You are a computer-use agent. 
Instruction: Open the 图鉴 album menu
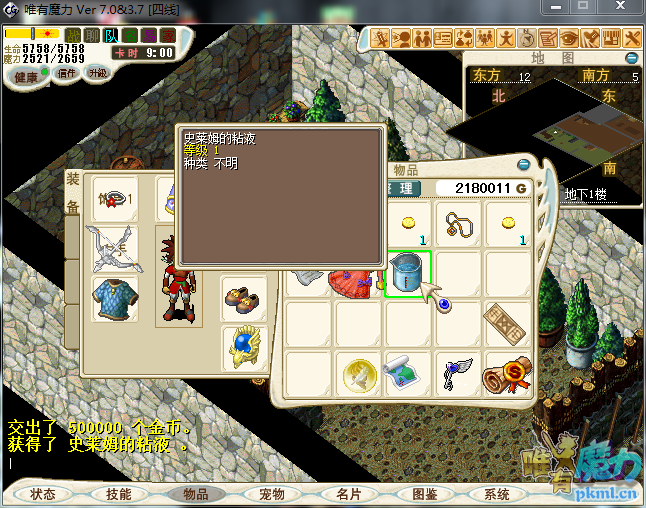coord(424,494)
